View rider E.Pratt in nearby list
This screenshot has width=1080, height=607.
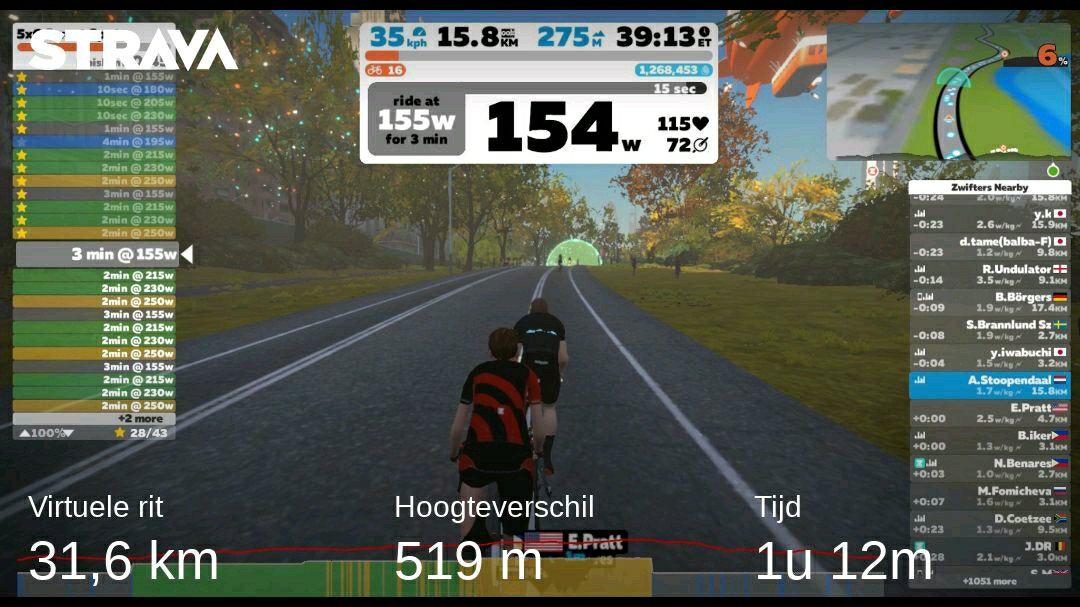(x=989, y=413)
